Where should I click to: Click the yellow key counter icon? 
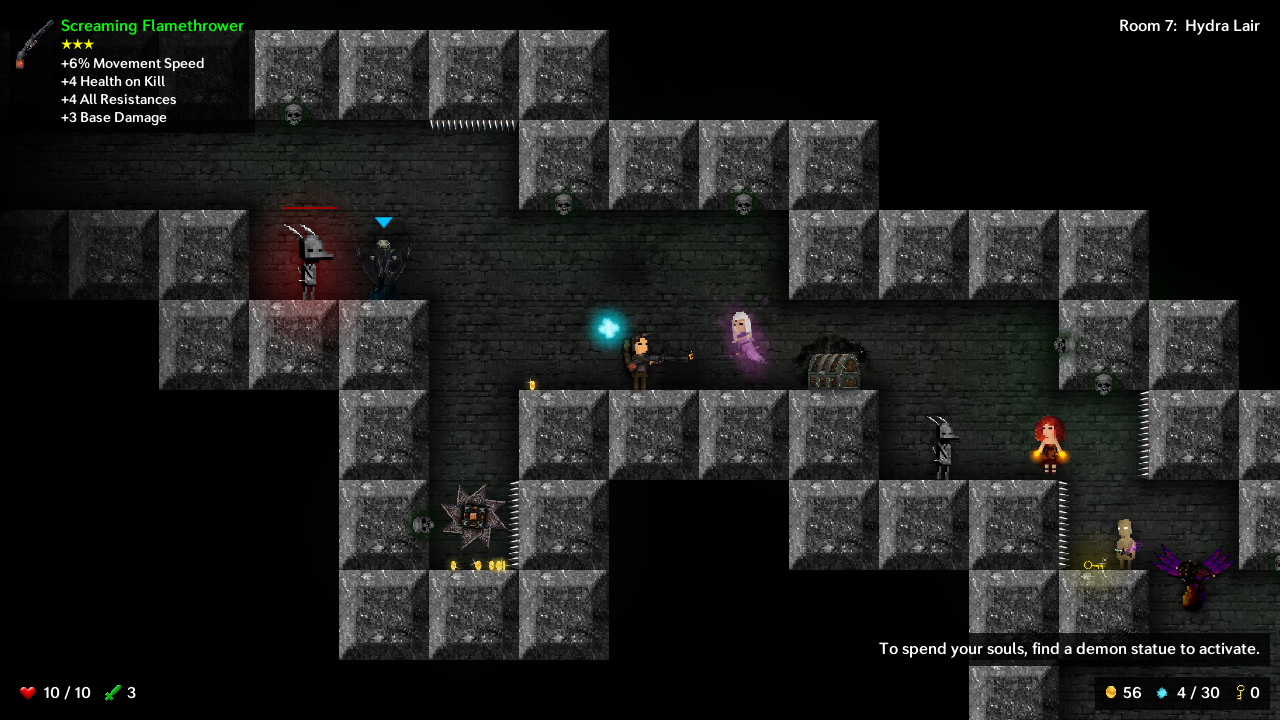1240,692
